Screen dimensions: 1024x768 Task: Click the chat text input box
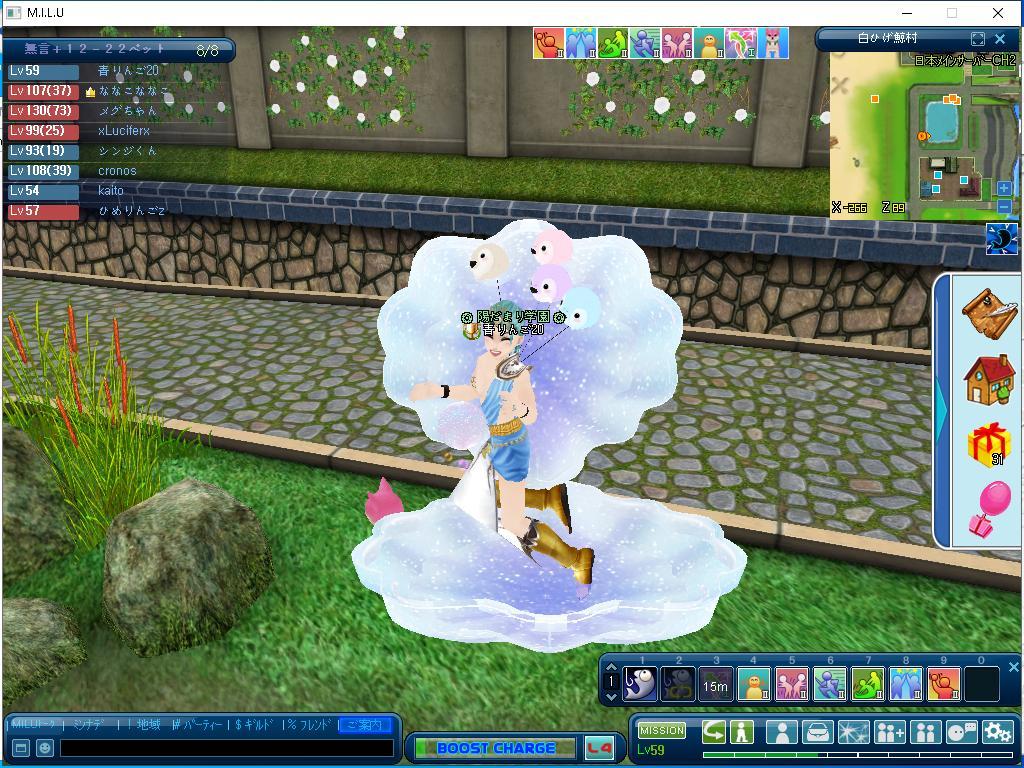(226, 748)
